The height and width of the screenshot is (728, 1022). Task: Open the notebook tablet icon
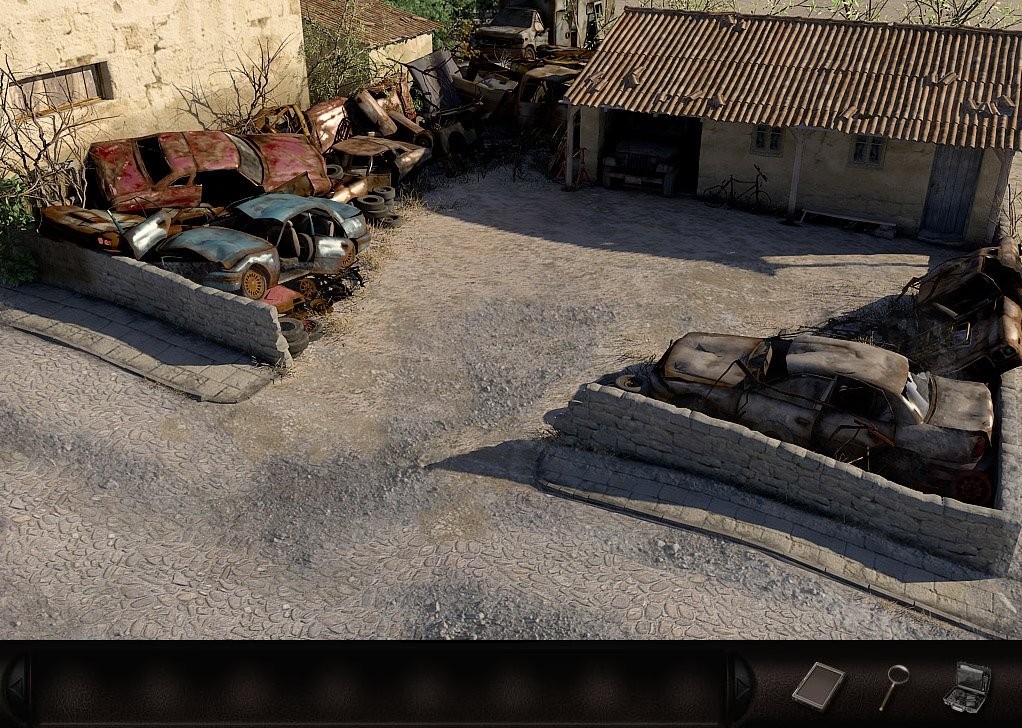pyautogui.click(x=818, y=686)
